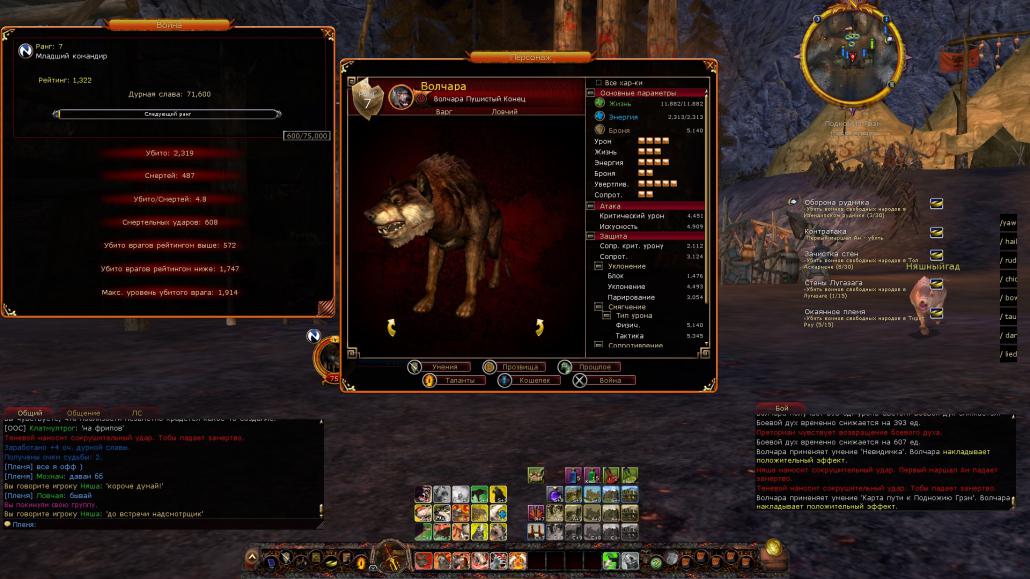Image resolution: width=1030 pixels, height=579 pixels.
Task: Switch to the Общение chat tab
Action: pos(84,412)
